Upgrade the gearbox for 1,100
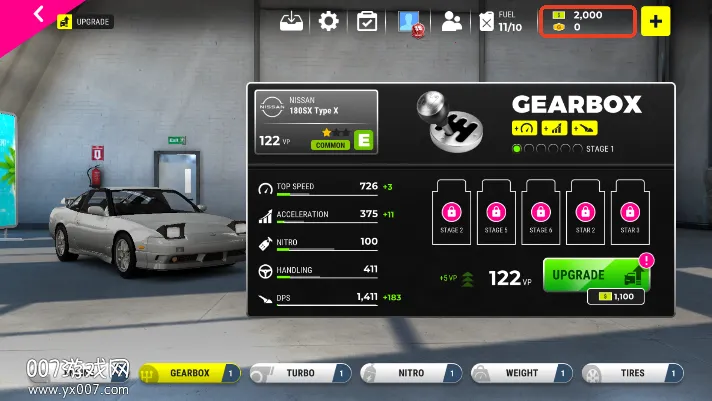Screen dimensions: 712x401 [x=597, y=276]
